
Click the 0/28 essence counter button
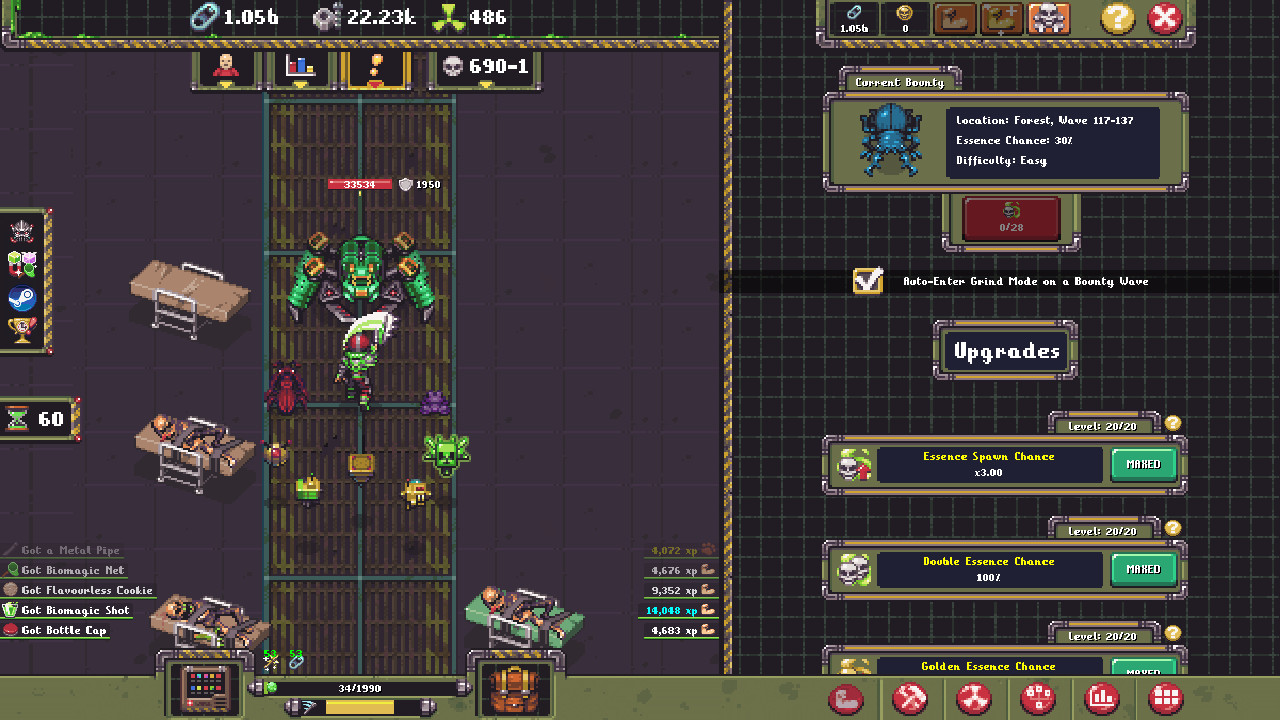pyautogui.click(x=1011, y=220)
